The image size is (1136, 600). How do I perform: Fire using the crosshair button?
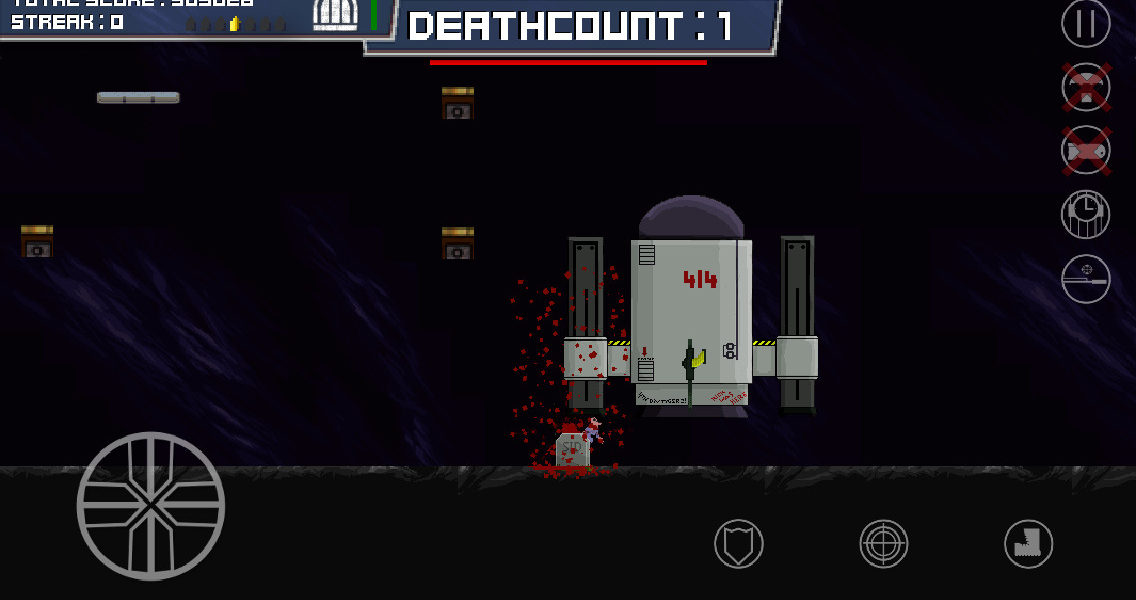pyautogui.click(x=884, y=545)
